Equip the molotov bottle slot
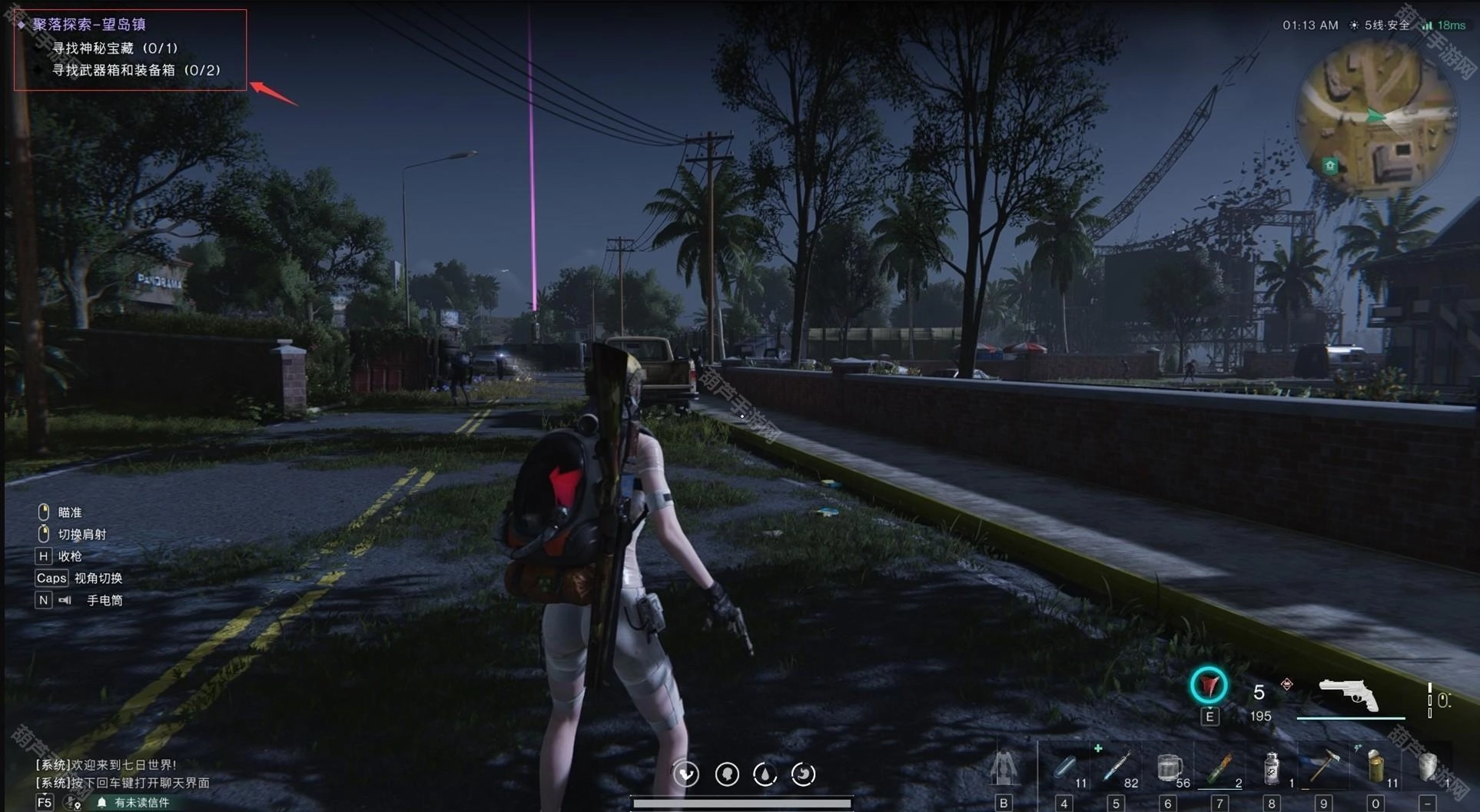Image resolution: width=1480 pixels, height=812 pixels. pyautogui.click(x=1220, y=767)
